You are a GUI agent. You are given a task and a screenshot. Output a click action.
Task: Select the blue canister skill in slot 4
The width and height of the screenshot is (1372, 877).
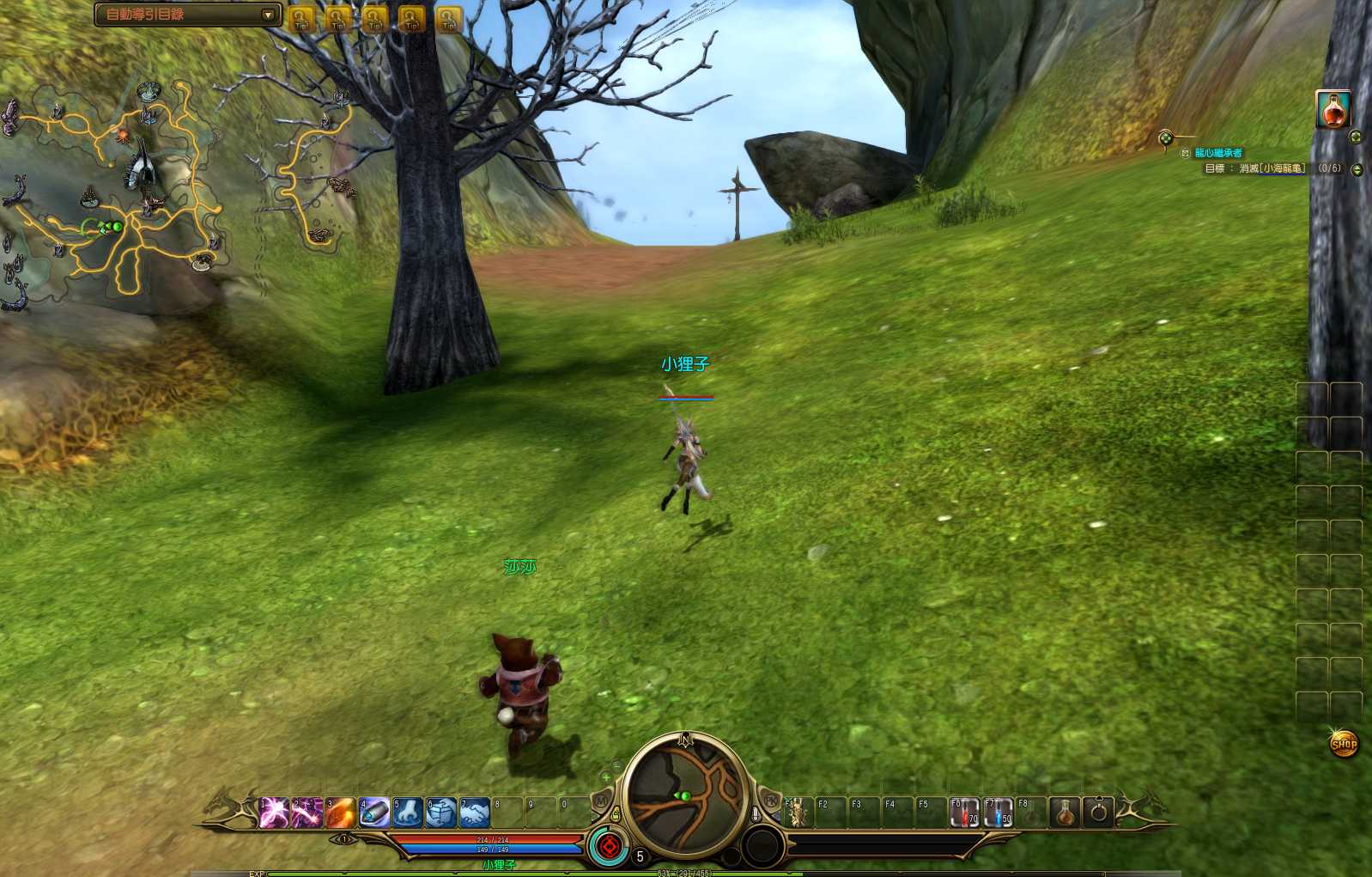[374, 812]
